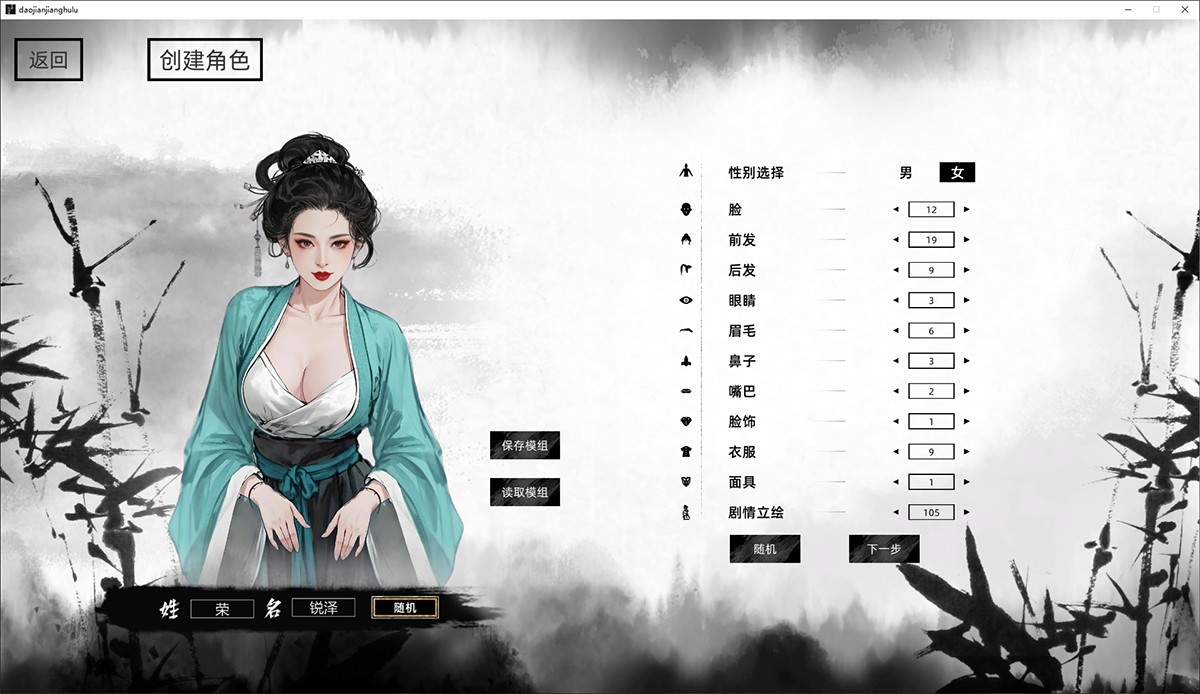Image resolution: width=1200 pixels, height=694 pixels.
Task: Click the surname field showing 荣
Action: click(222, 608)
